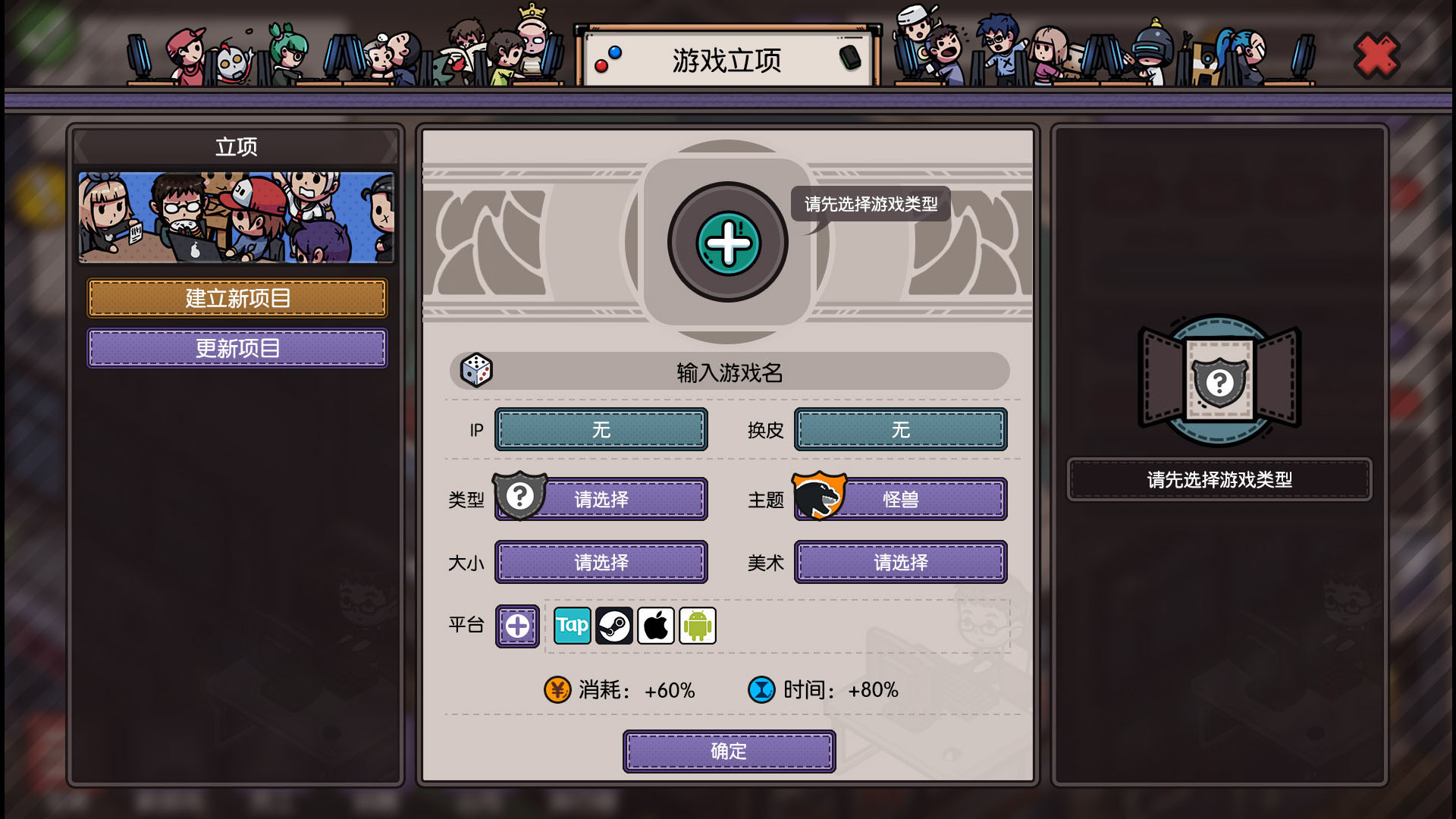
Task: Open the IP selection showing 无
Action: coord(601,429)
